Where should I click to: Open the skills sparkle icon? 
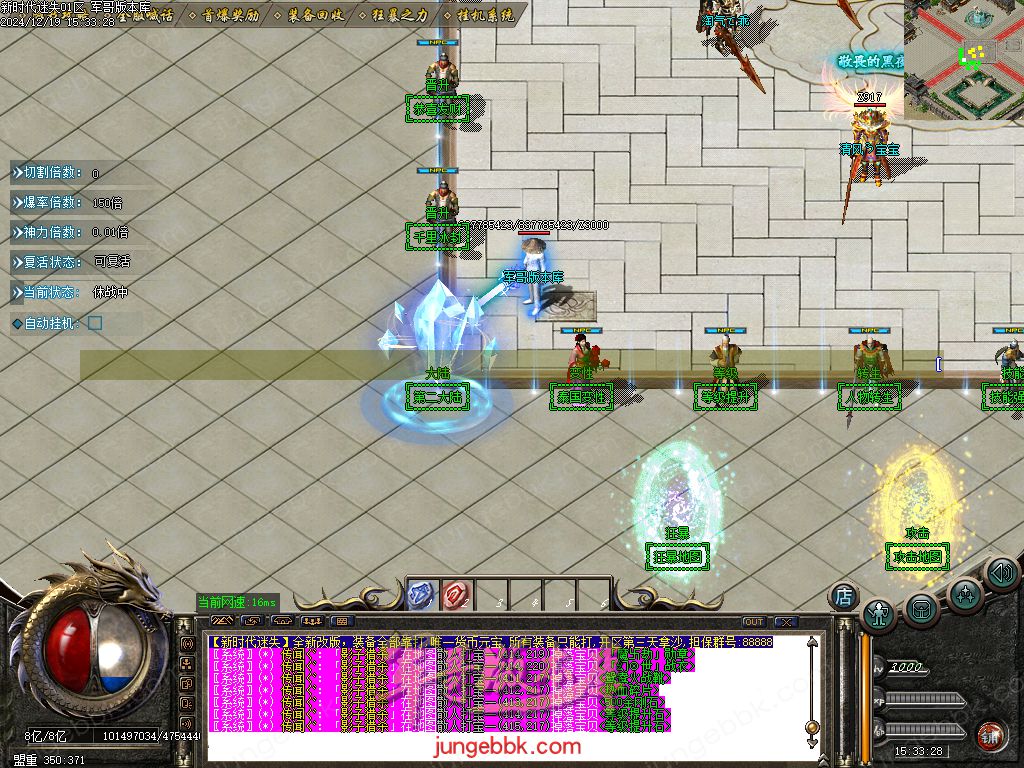[x=965, y=594]
